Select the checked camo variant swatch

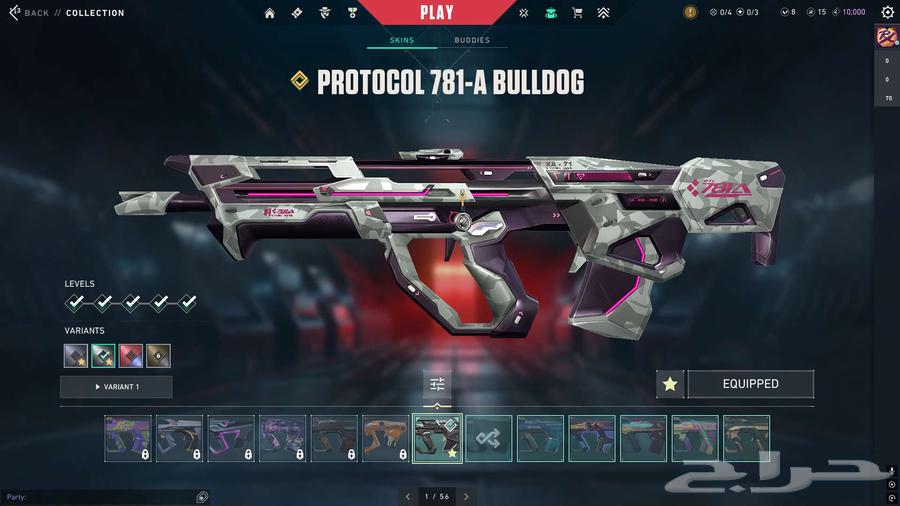coord(104,356)
